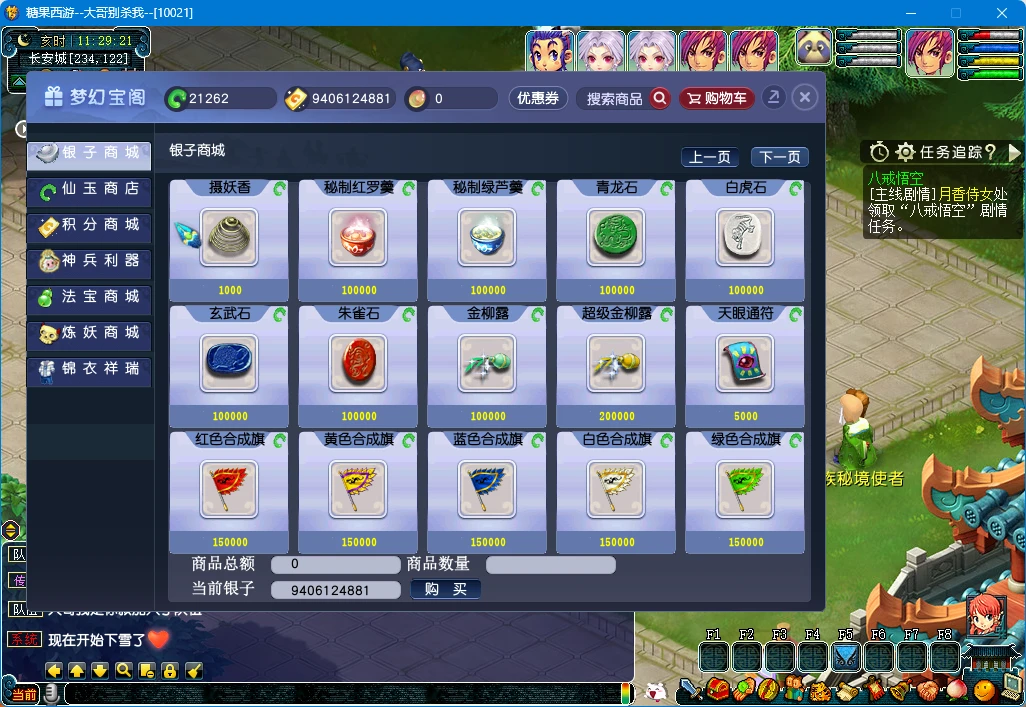The width and height of the screenshot is (1026, 707).
Task: Maximize the game window
Action: 955,13
